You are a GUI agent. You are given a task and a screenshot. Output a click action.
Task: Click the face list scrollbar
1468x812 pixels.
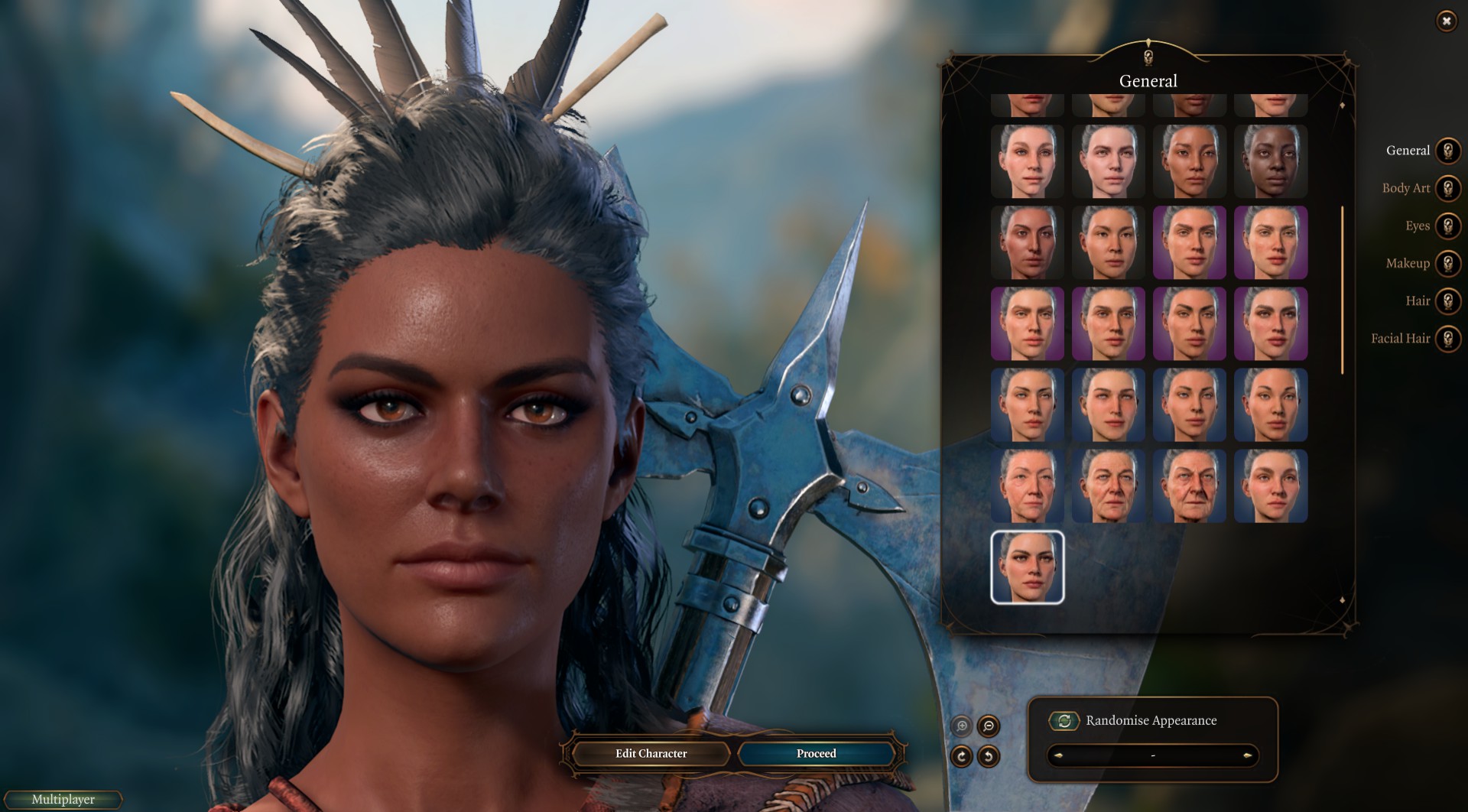tap(1342, 291)
